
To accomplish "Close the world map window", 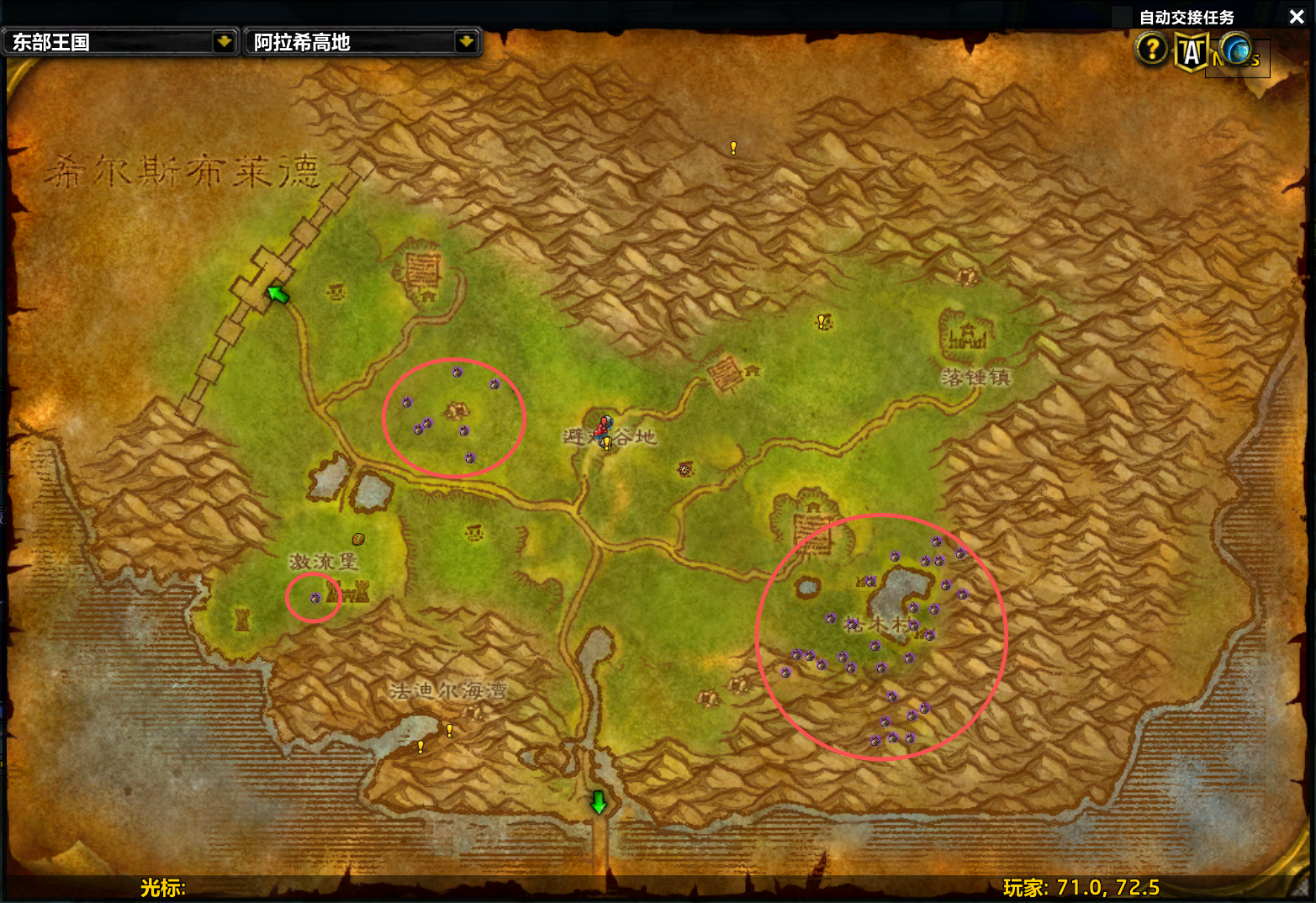I will coord(1296,17).
